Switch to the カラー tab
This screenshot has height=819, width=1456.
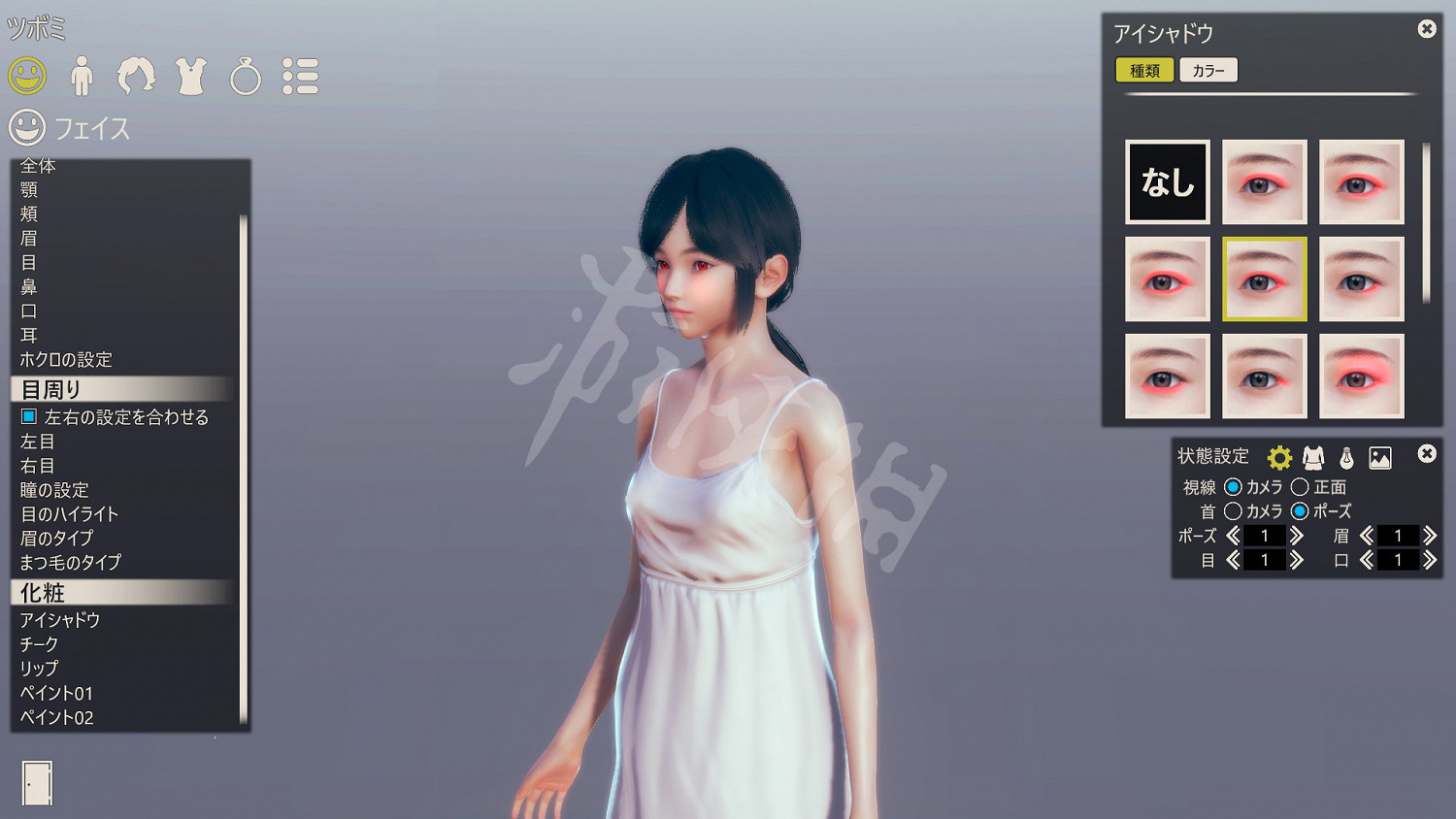[x=1208, y=70]
